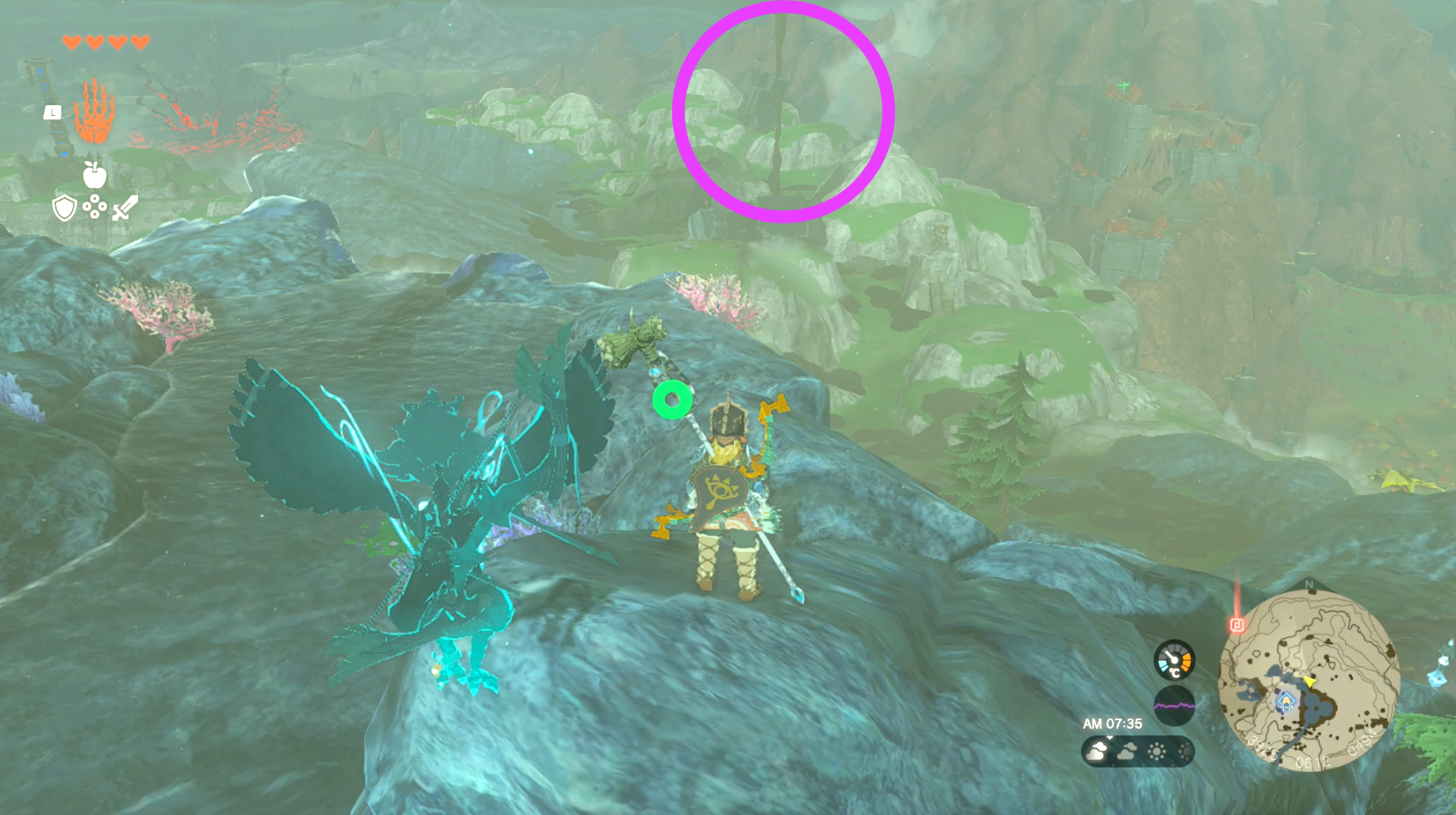Select the shield icon near the d-pad
The image size is (1456, 815).
pos(64,208)
